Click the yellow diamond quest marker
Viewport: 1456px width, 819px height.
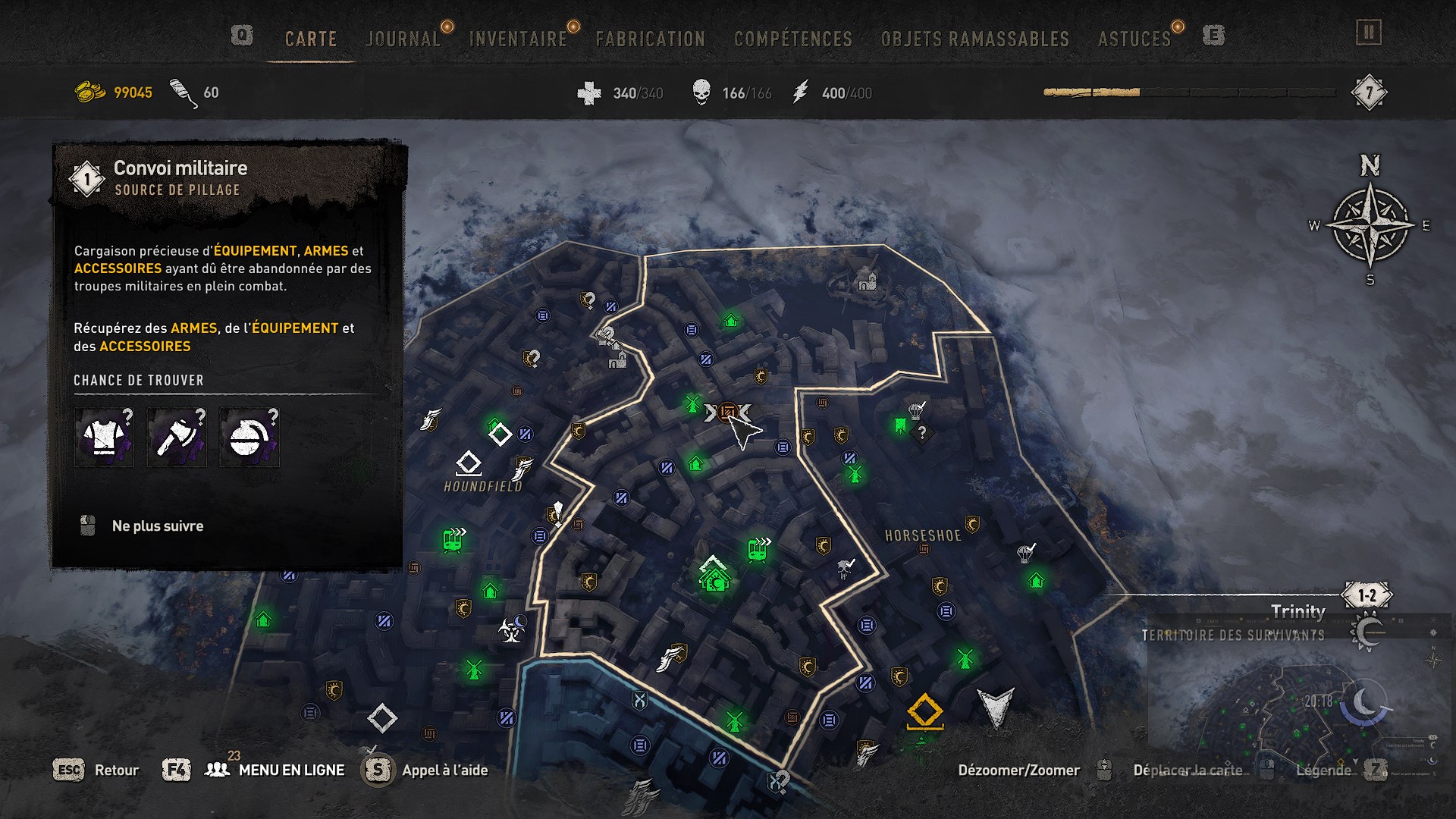pos(924,711)
